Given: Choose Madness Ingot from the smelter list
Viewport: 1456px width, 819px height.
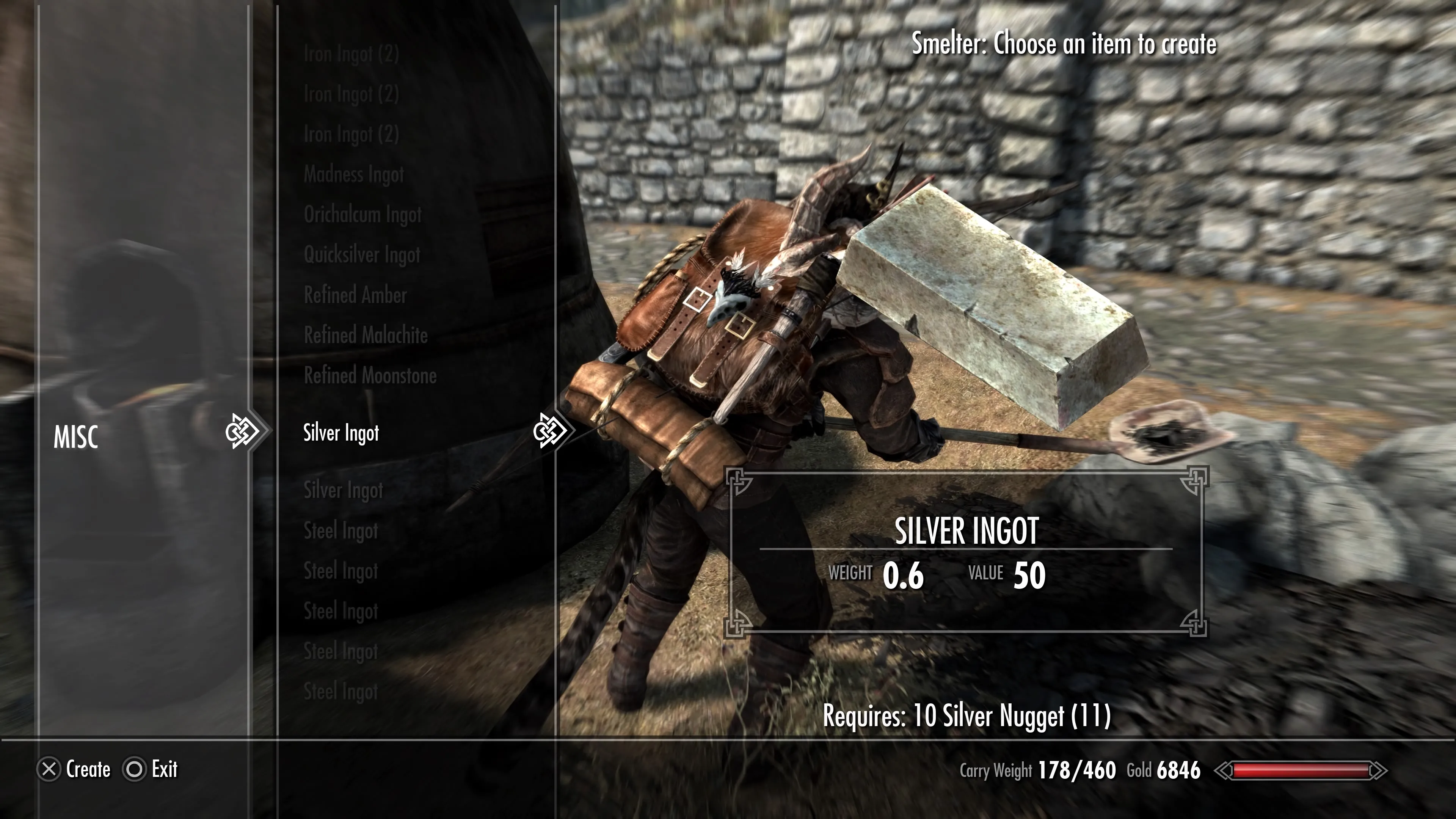Looking at the screenshot, I should [x=354, y=175].
